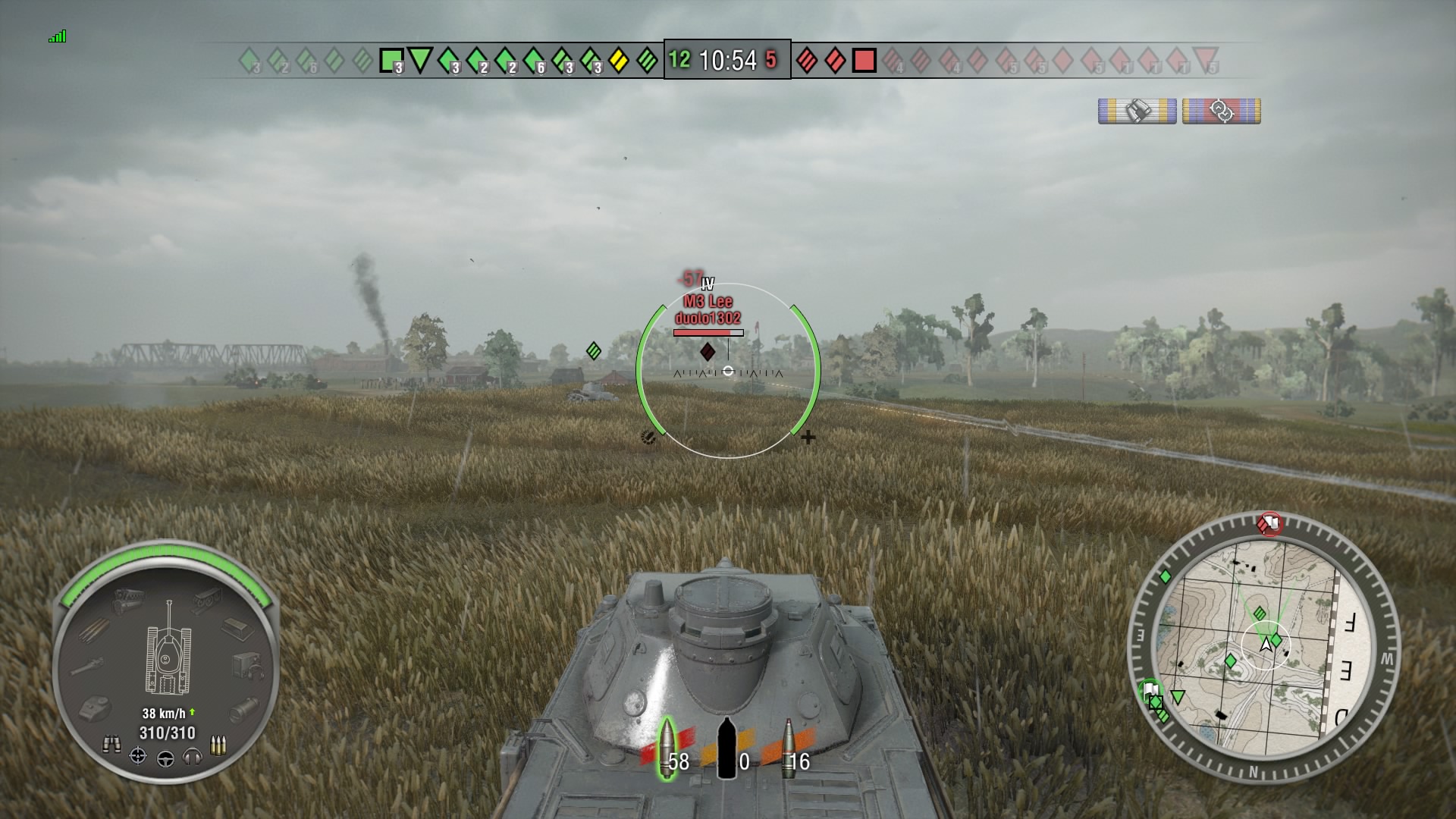Select the second medal ribbon with the crosshair emblem
The width and height of the screenshot is (1456, 819).
pos(1221,111)
